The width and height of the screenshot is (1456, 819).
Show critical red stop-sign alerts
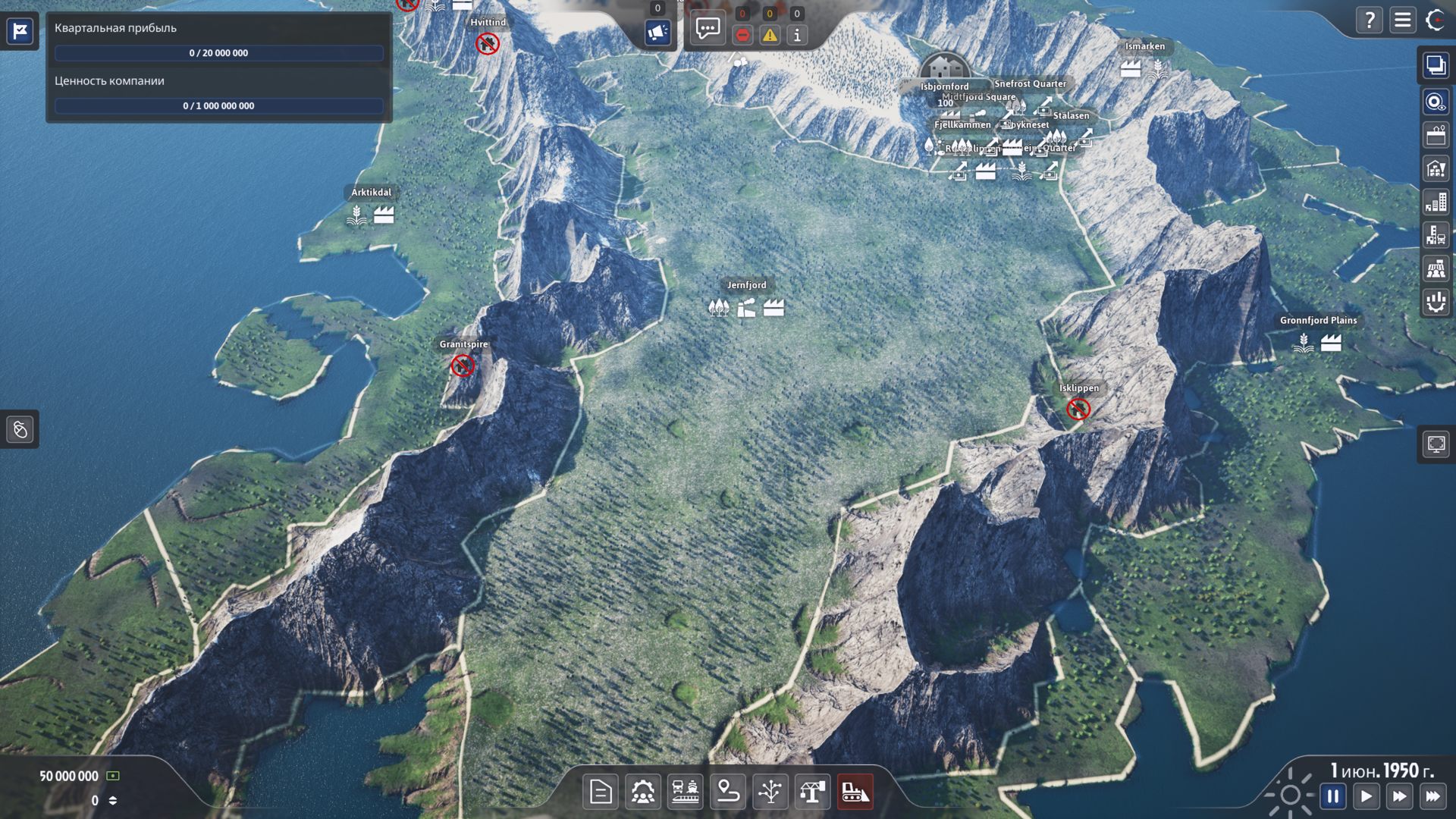click(742, 35)
